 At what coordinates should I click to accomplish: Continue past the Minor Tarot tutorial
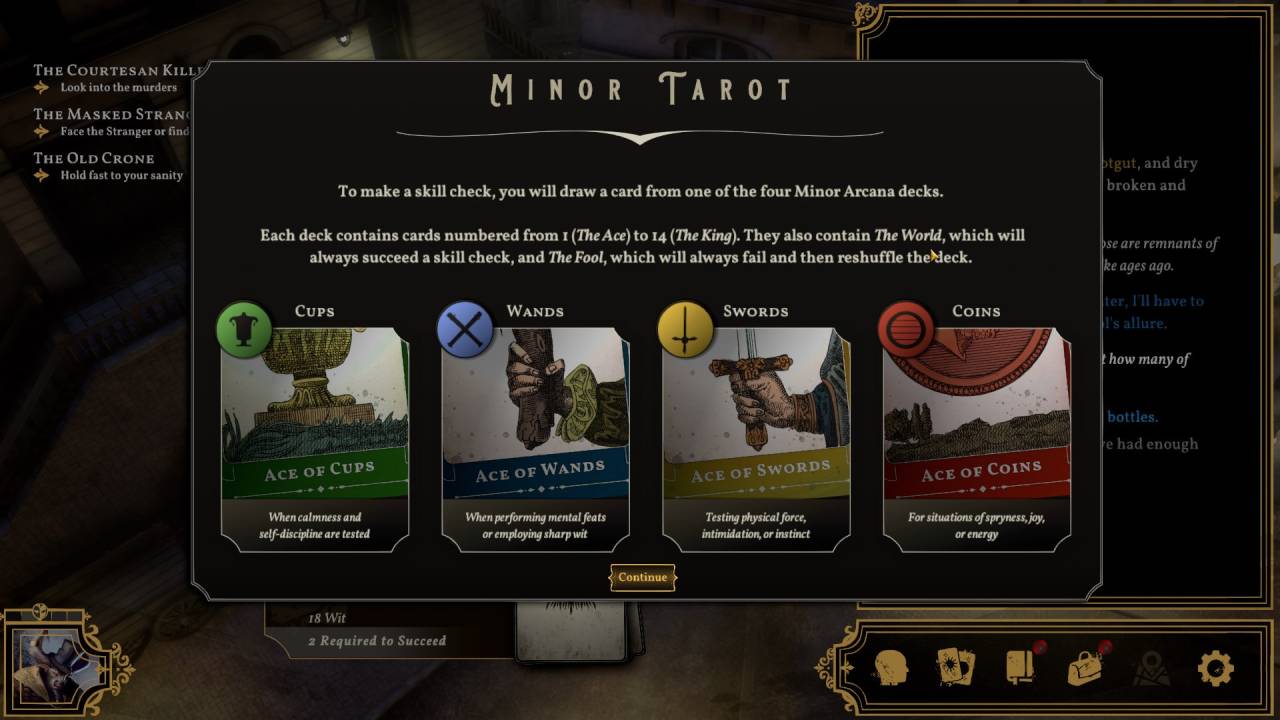(642, 577)
